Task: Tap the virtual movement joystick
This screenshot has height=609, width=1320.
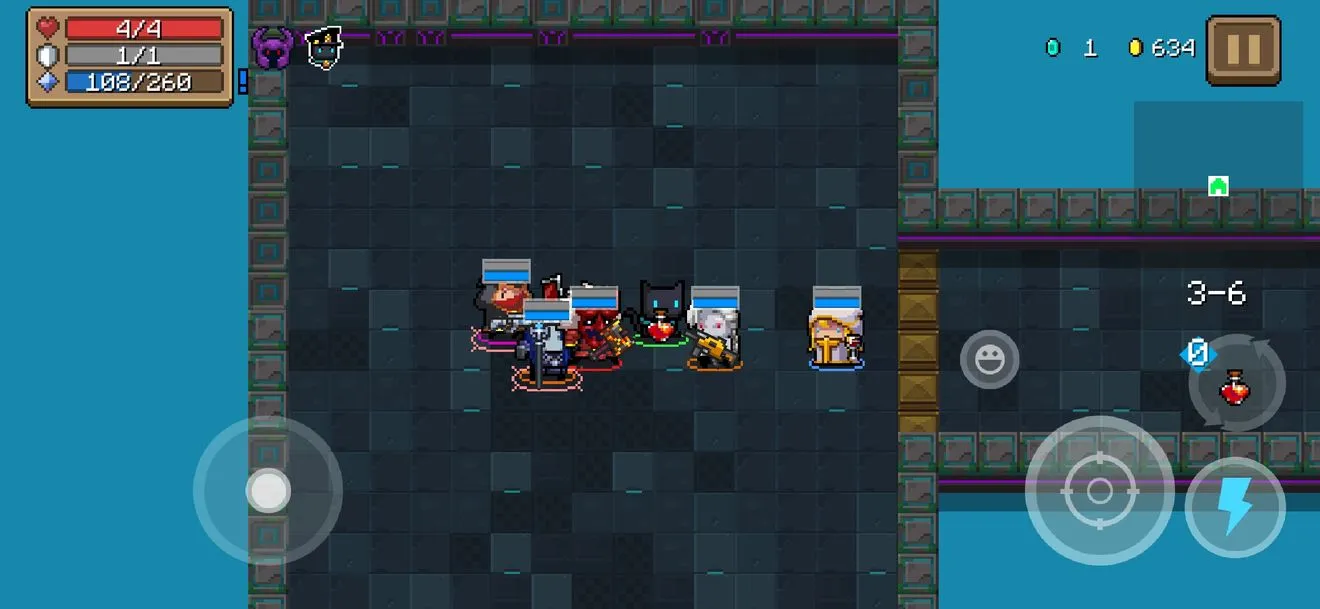Action: pyautogui.click(x=268, y=491)
